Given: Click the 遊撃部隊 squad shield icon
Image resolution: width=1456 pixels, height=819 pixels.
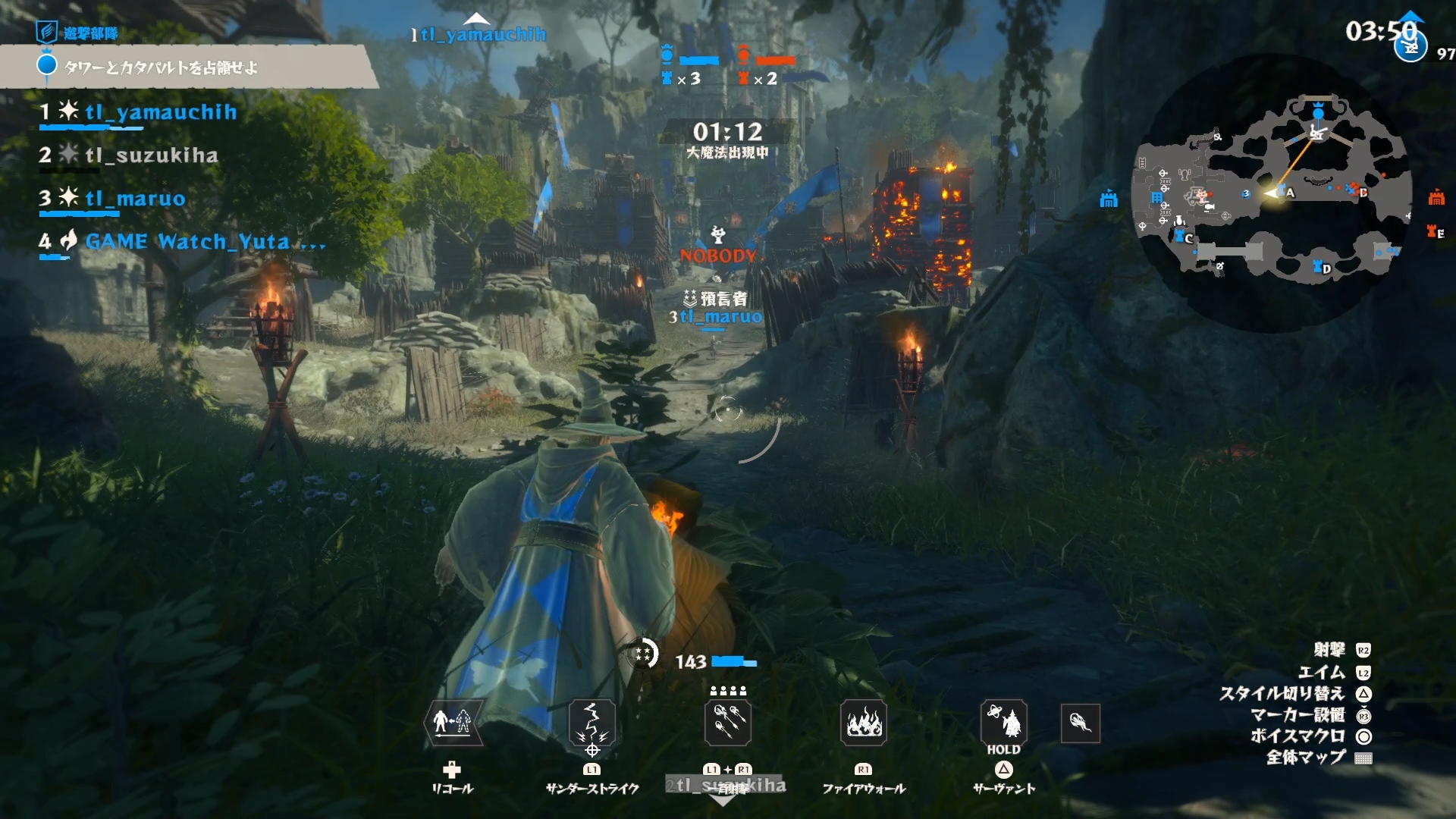Looking at the screenshot, I should pos(46,32).
